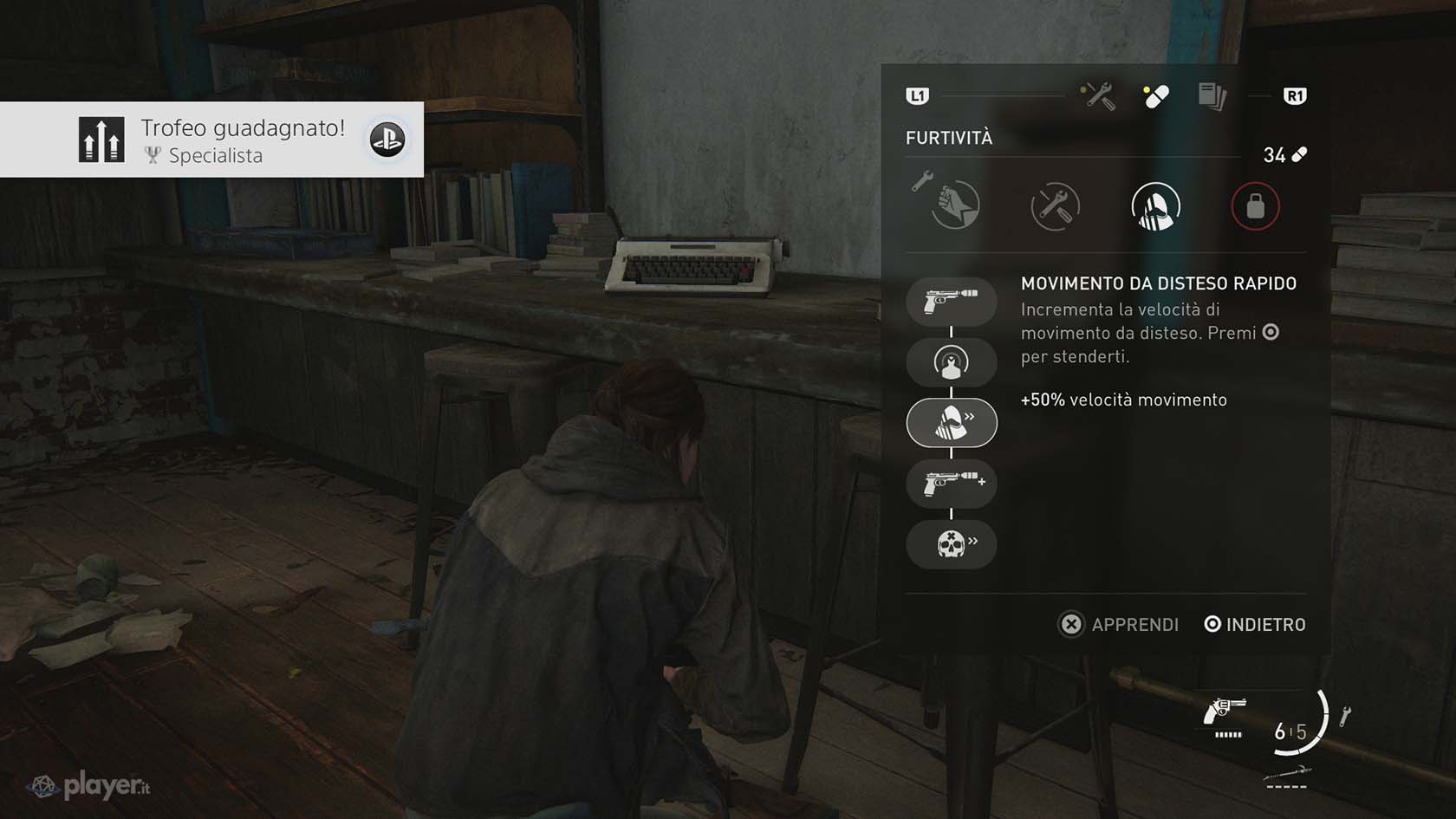Choose the listening figure skill node
The image size is (1456, 819).
(952, 362)
